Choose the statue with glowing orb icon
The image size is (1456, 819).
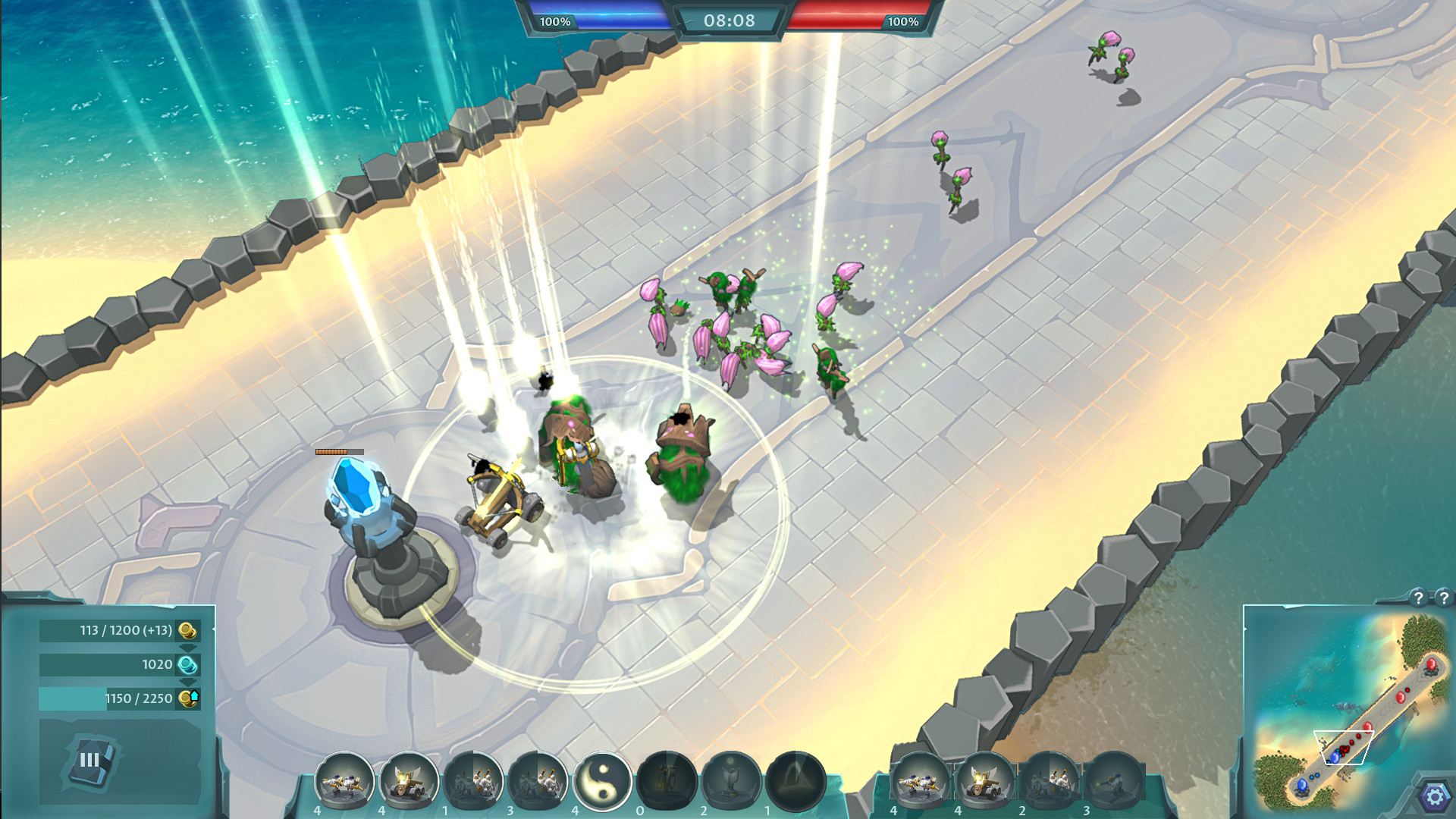(731, 781)
